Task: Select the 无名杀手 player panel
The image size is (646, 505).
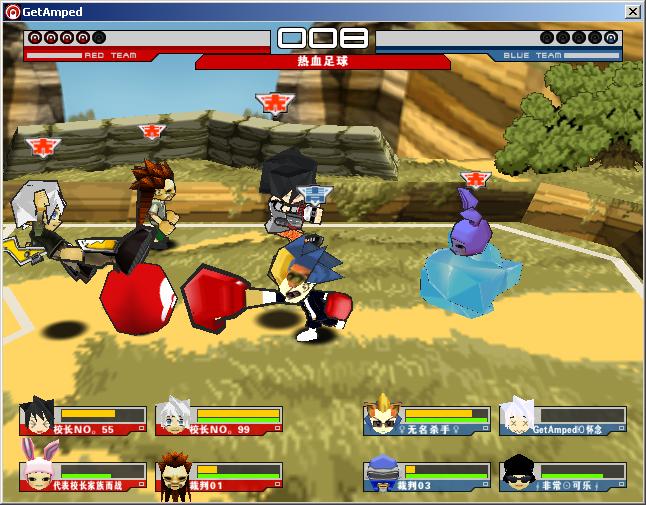Action: 427,419
